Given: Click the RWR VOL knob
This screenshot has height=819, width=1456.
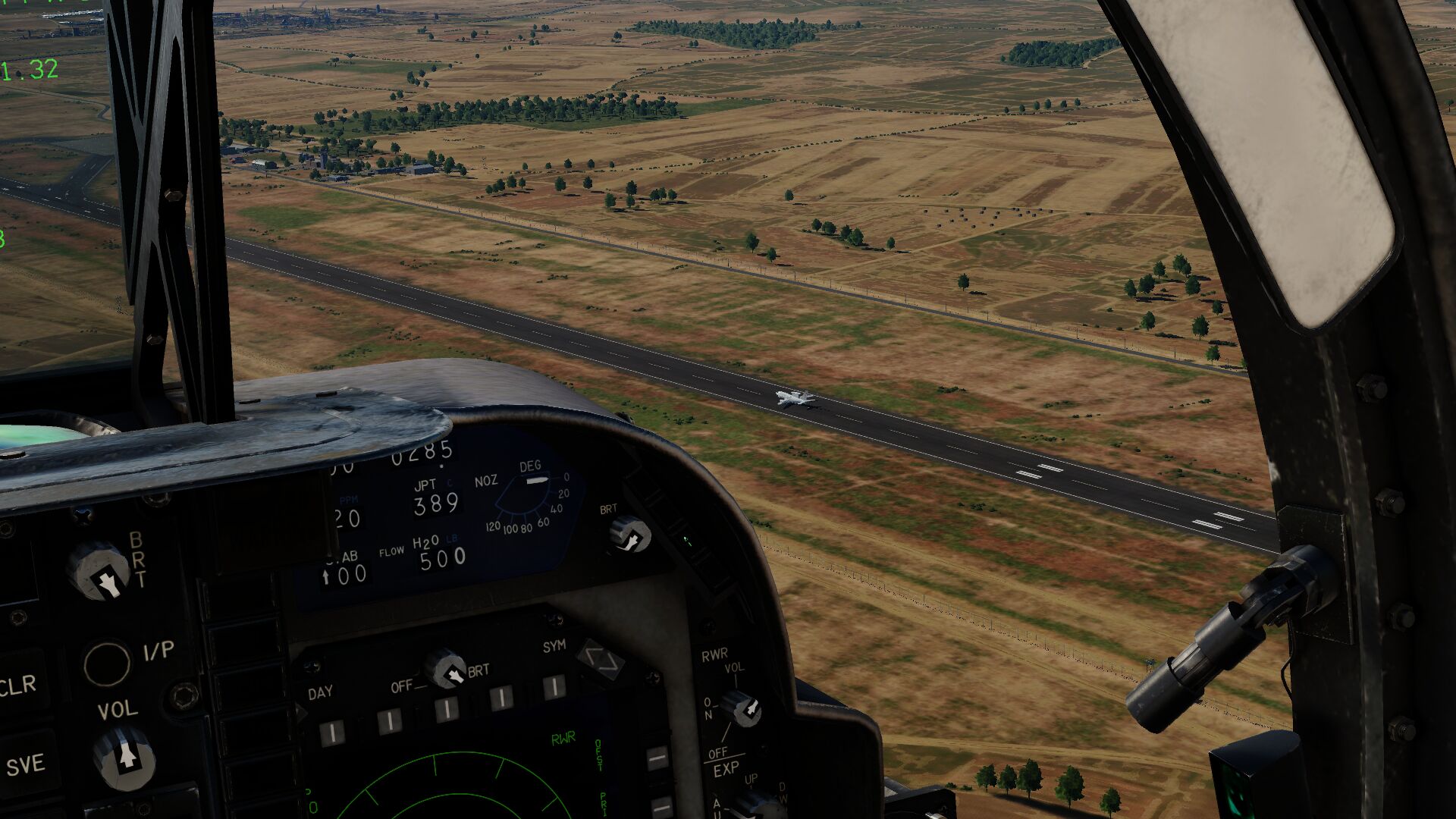Looking at the screenshot, I should (742, 709).
